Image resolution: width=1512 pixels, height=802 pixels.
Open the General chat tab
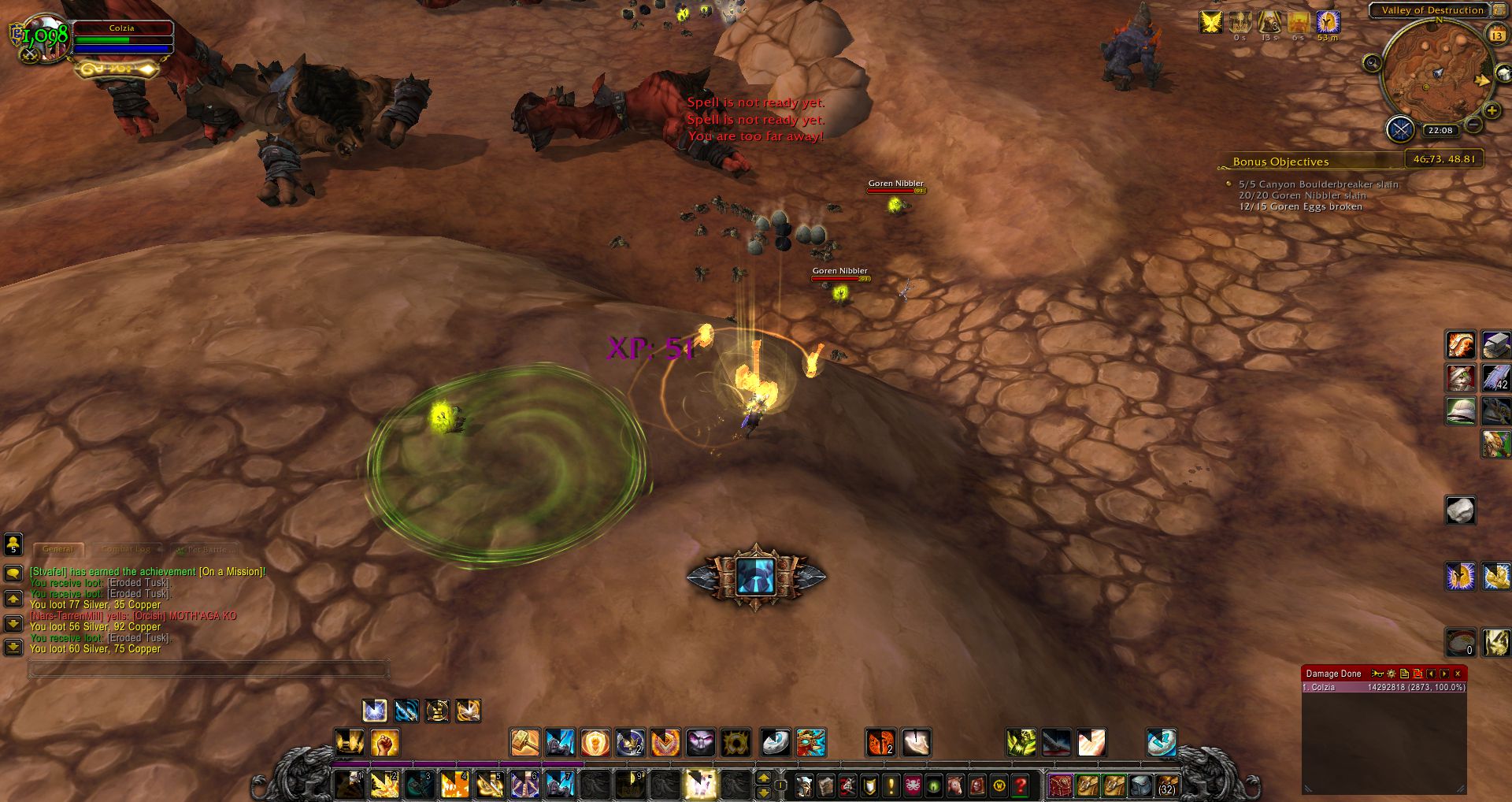58,549
